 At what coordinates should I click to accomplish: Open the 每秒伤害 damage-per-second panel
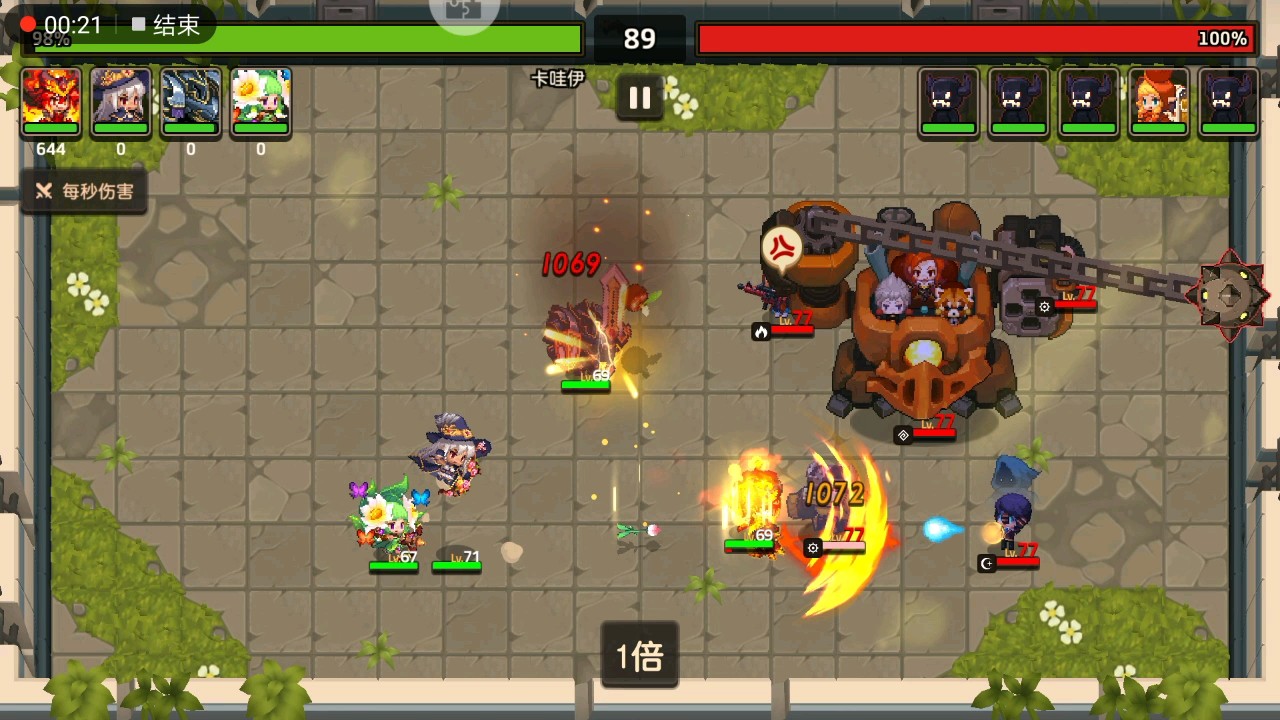click(x=85, y=191)
